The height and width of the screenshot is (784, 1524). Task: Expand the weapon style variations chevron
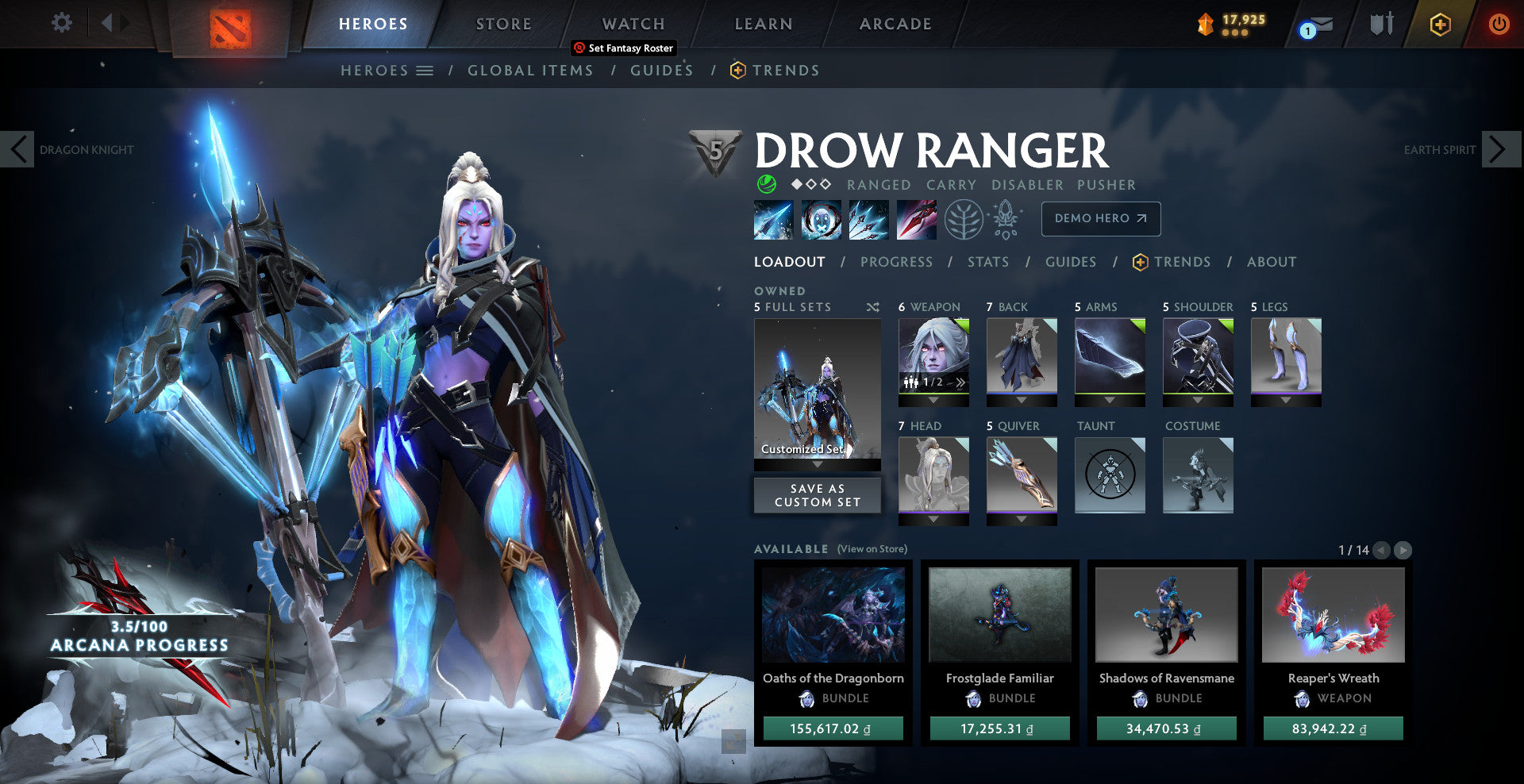(962, 382)
